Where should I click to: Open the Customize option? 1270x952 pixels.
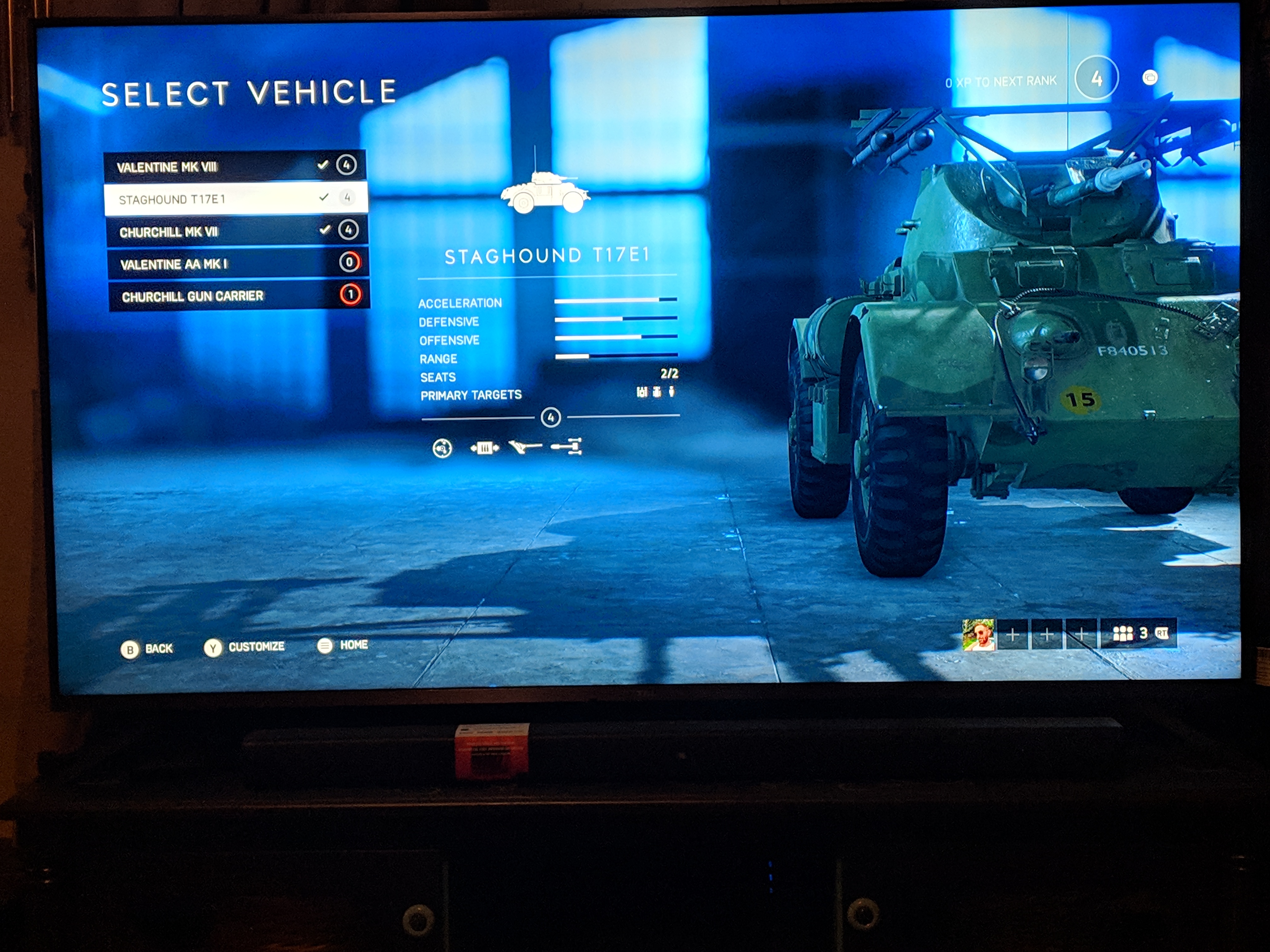(x=245, y=647)
